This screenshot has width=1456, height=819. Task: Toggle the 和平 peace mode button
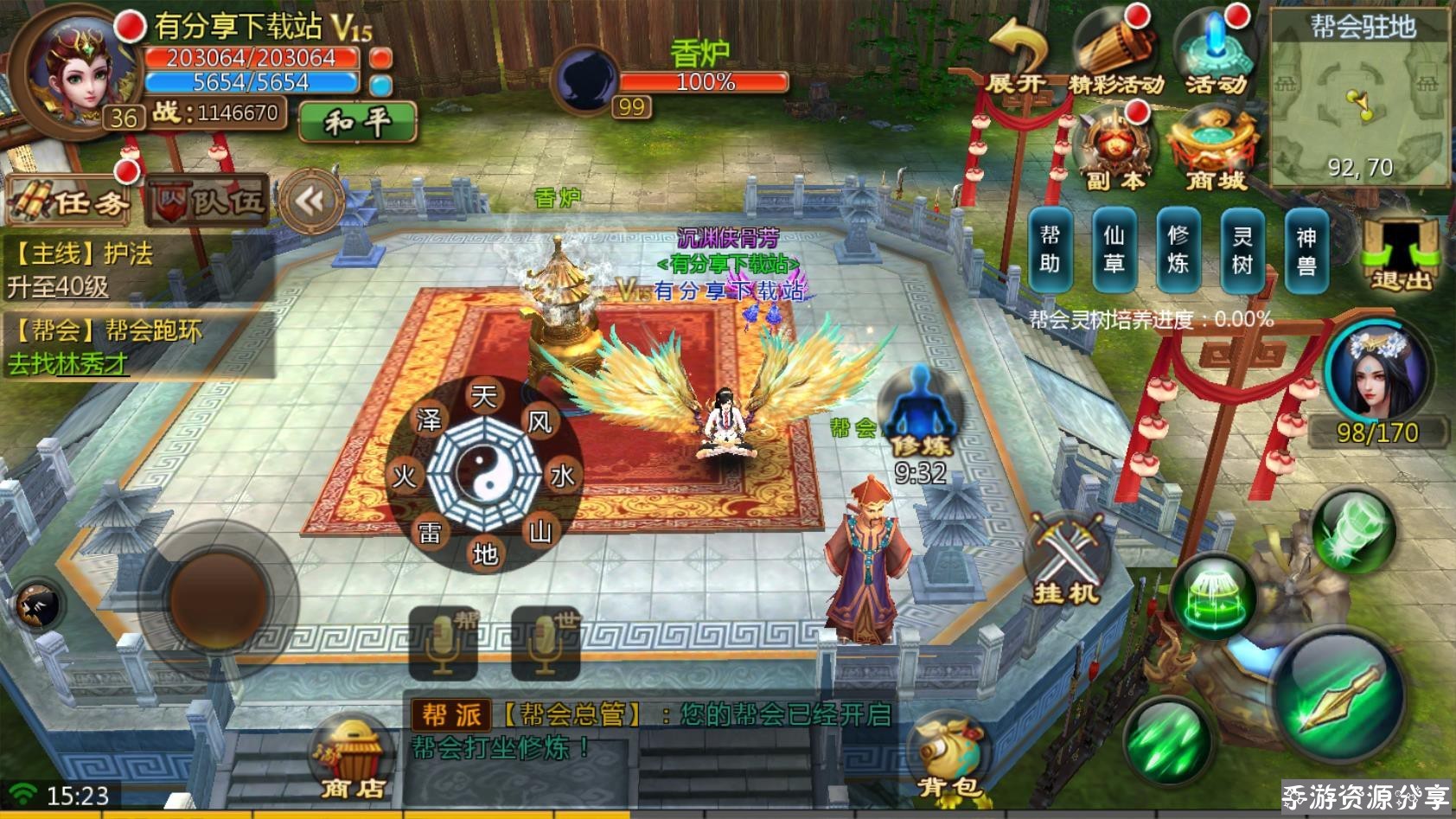tap(358, 122)
